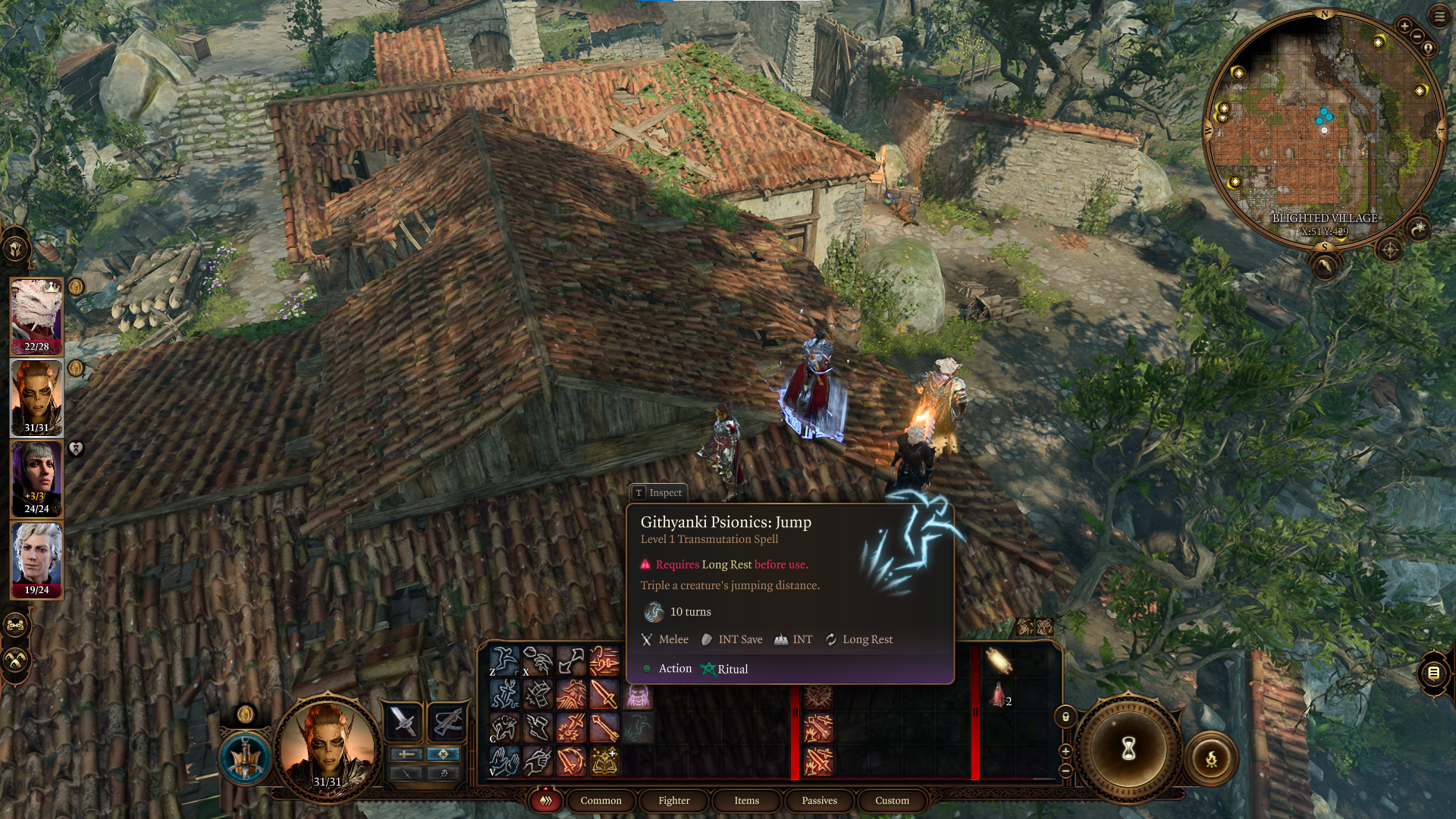The image size is (1456, 819).
Task: Expand the hotbar with the plus button
Action: tap(1065, 751)
